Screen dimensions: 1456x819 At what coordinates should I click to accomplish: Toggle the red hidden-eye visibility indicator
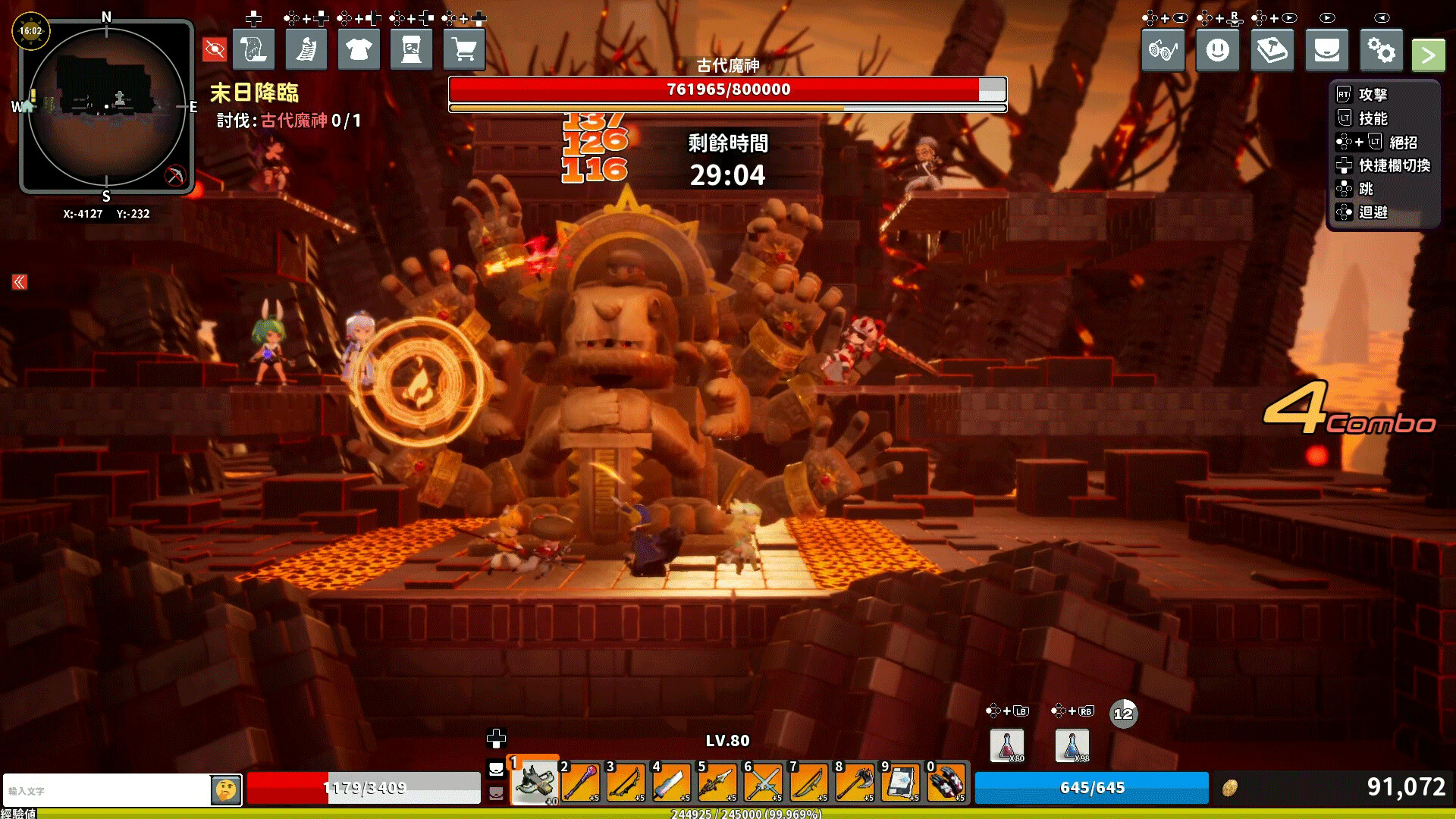click(x=215, y=49)
